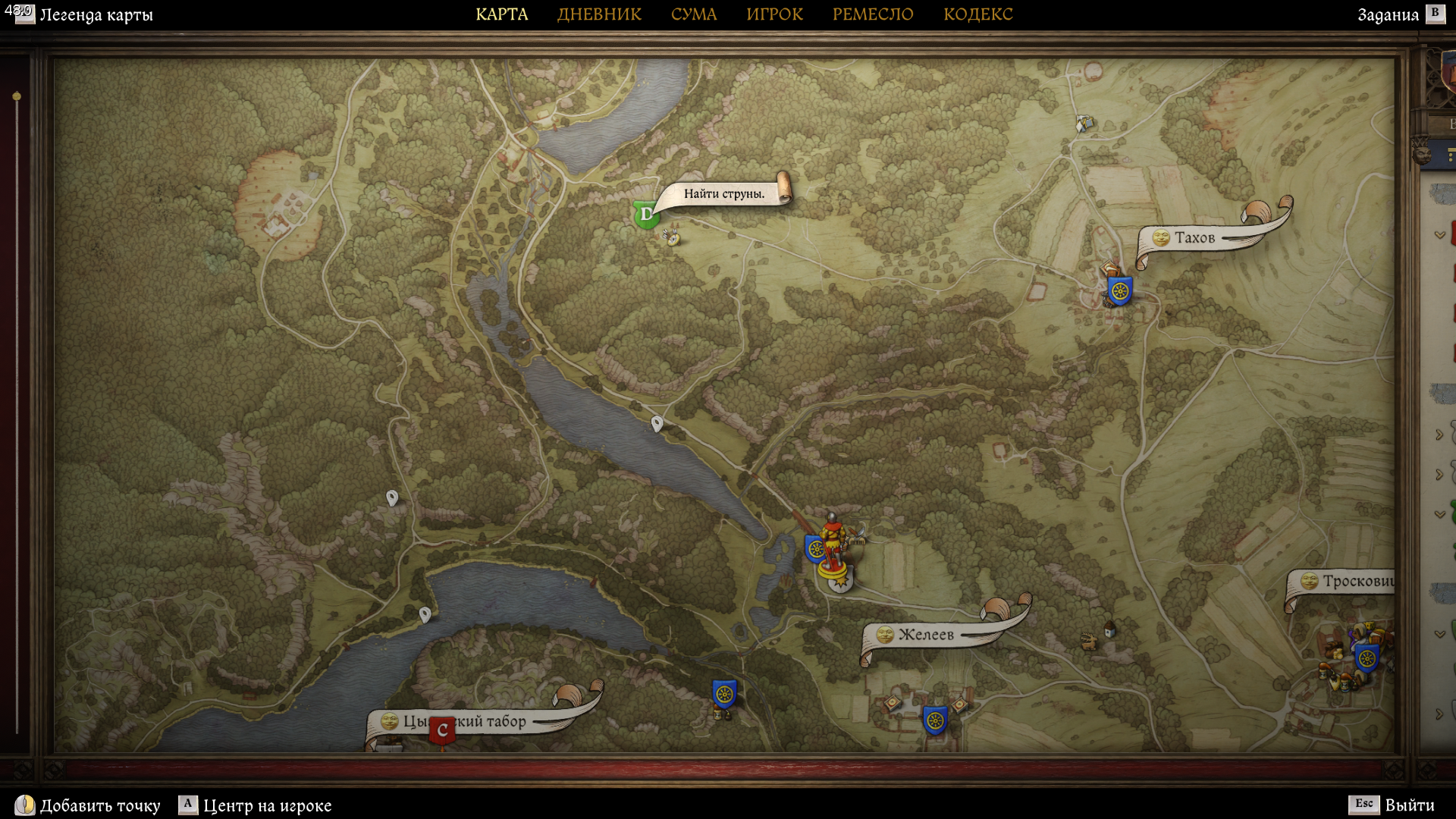
Task: Click the red C quest marker
Action: 442,731
